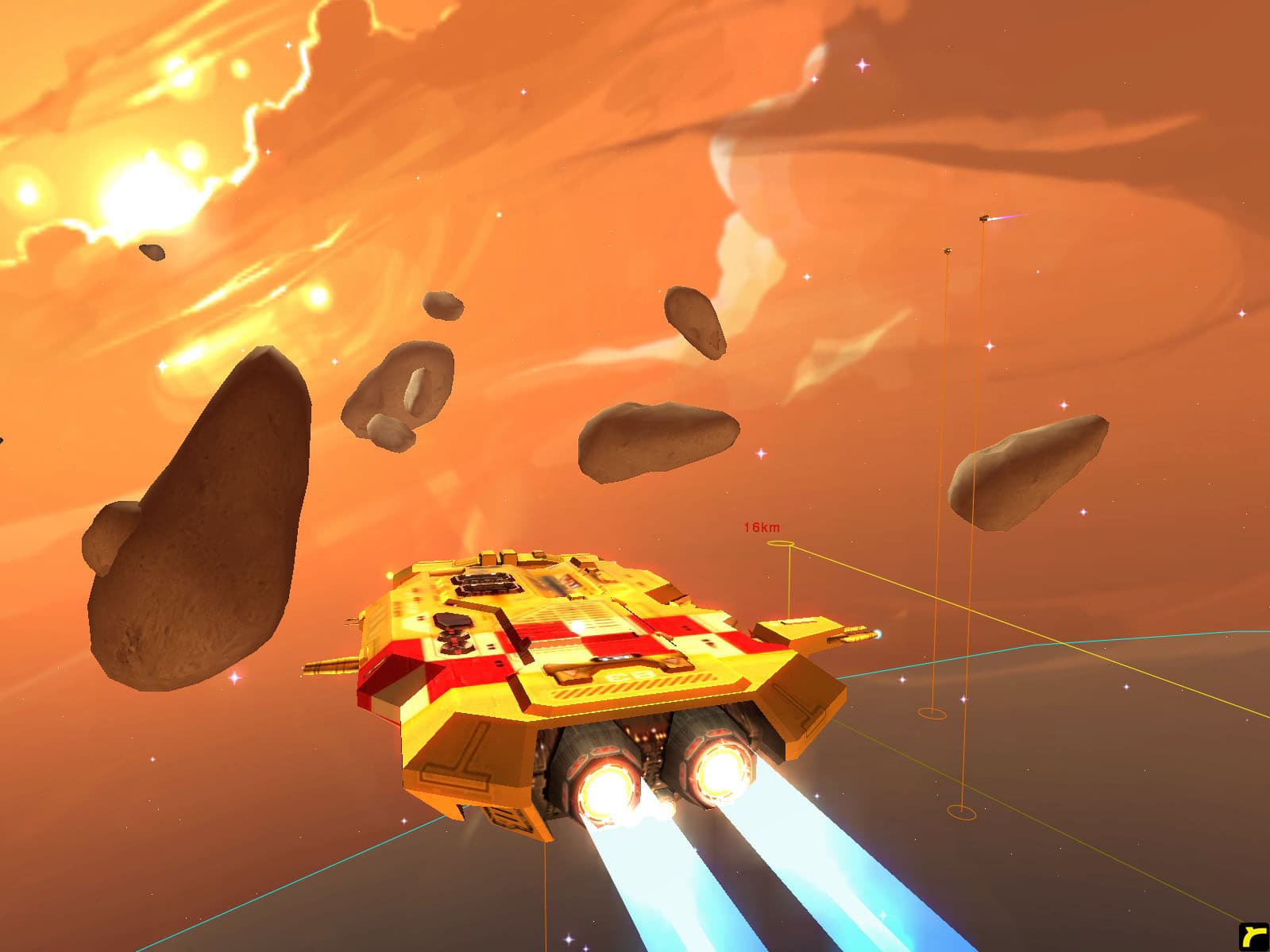Click the middle waypoint ring on the right
Image resolution: width=1270 pixels, height=952 pixels.
[930, 714]
